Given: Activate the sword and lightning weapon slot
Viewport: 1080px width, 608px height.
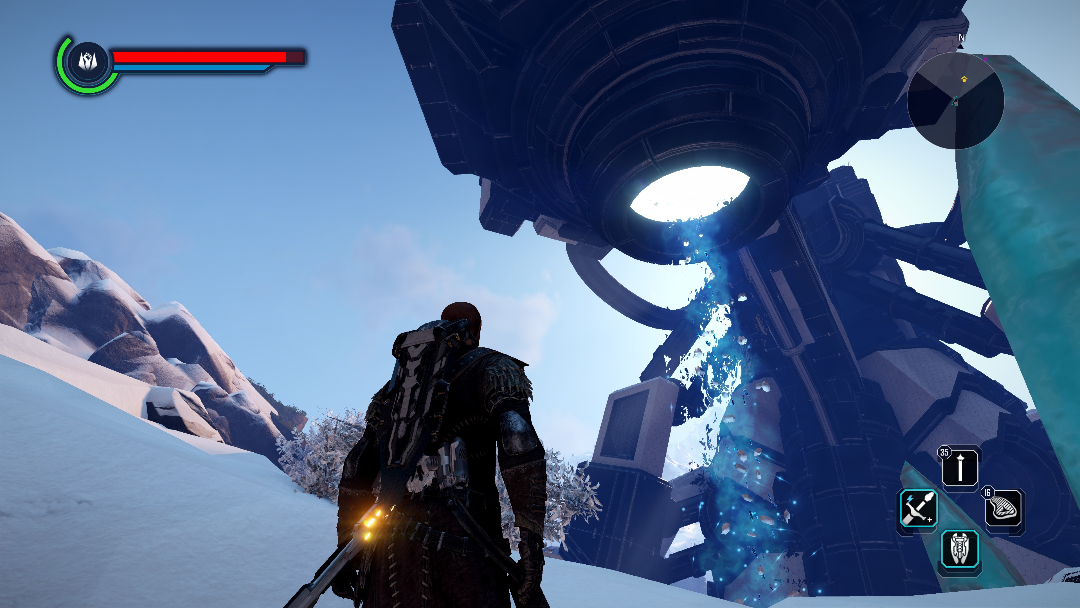Looking at the screenshot, I should coord(917,509).
